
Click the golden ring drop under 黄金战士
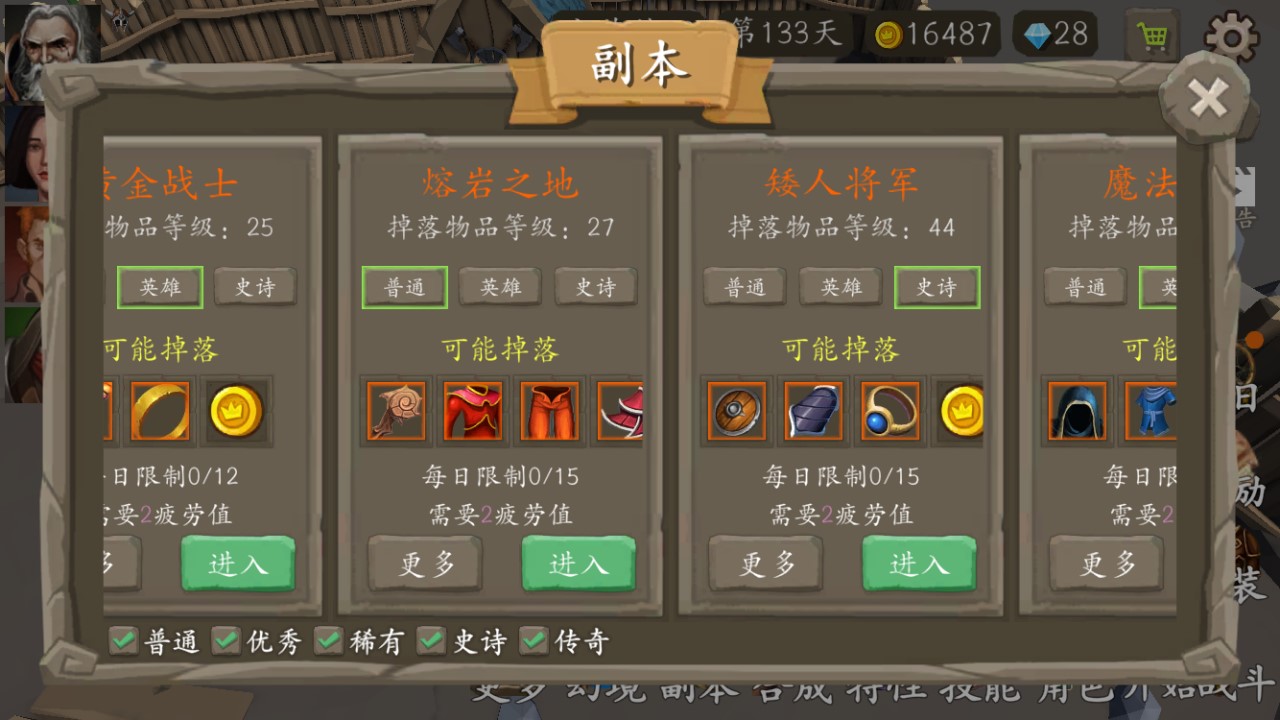[x=160, y=412]
